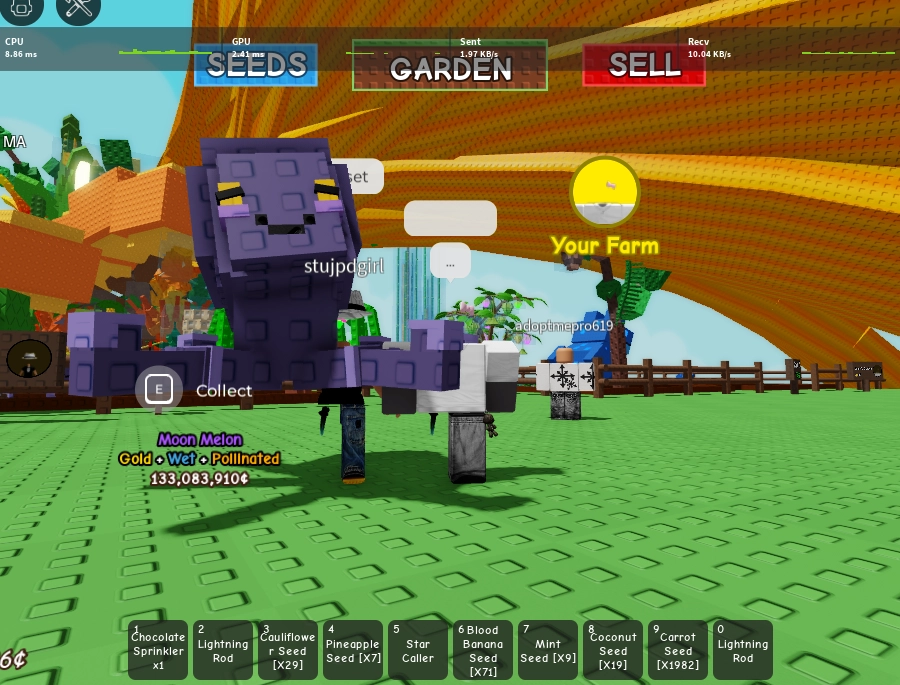Select the Carrot Seed slot
Viewport: 900px width, 685px height.
click(678, 650)
